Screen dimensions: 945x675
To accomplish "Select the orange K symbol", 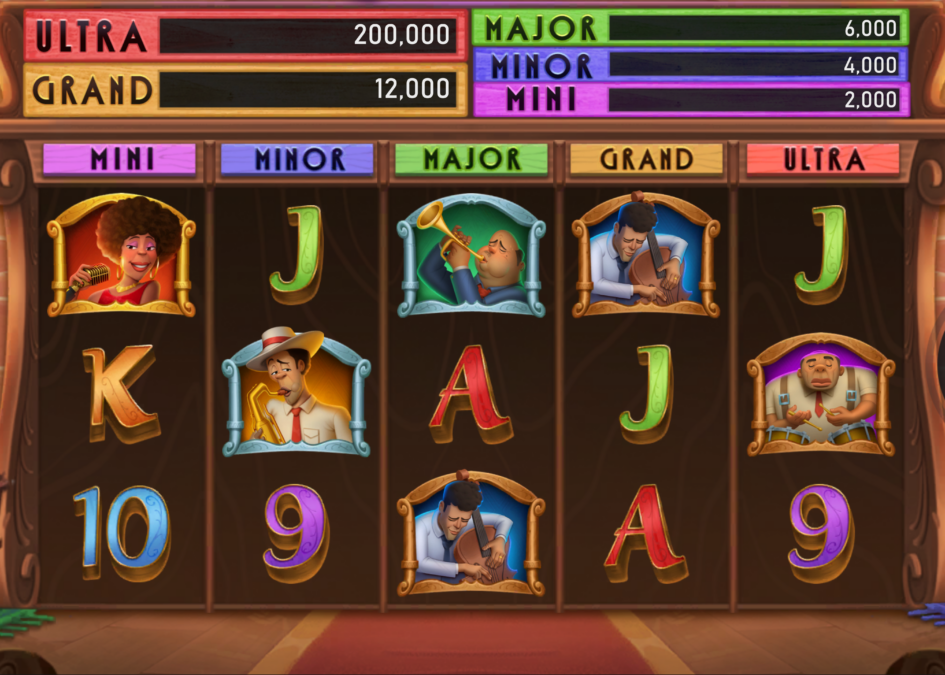I will tap(119, 394).
